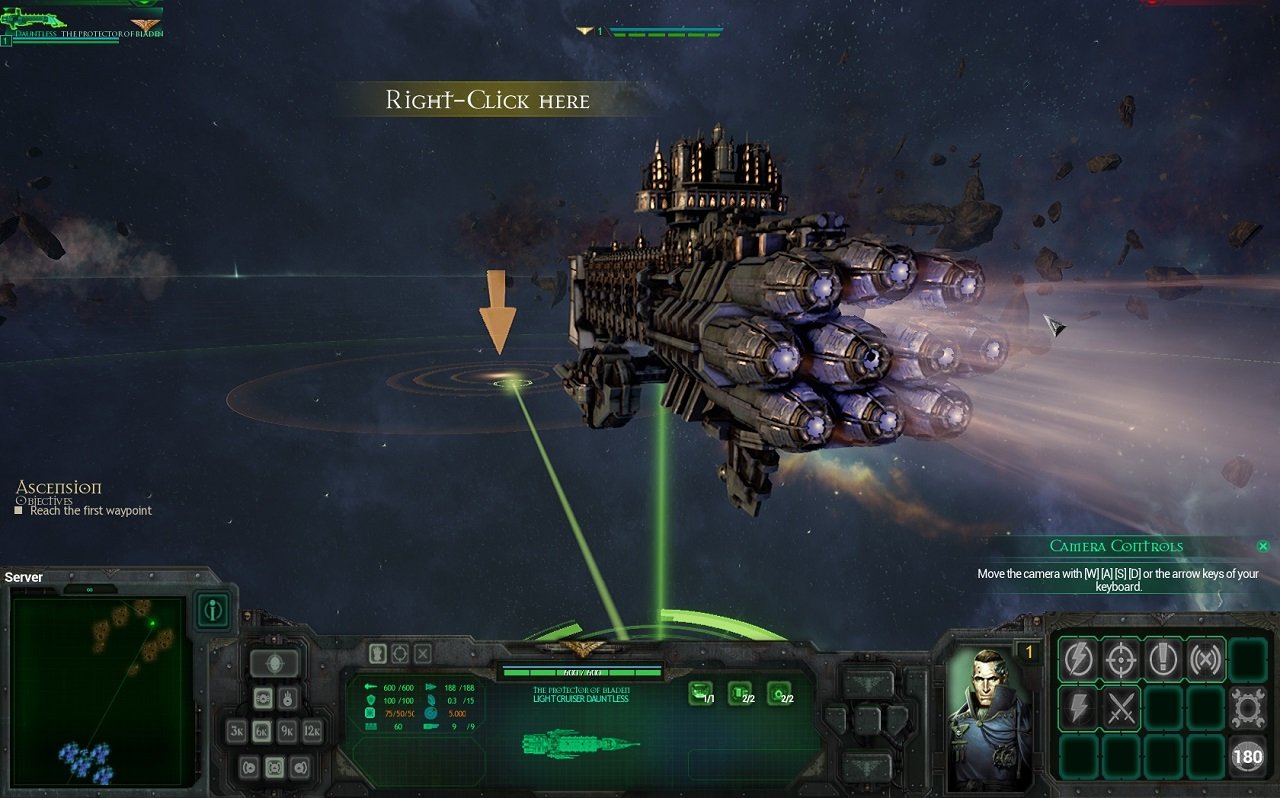1280x798 pixels.
Task: Click the crew points bar above the ship name
Action: click(584, 672)
